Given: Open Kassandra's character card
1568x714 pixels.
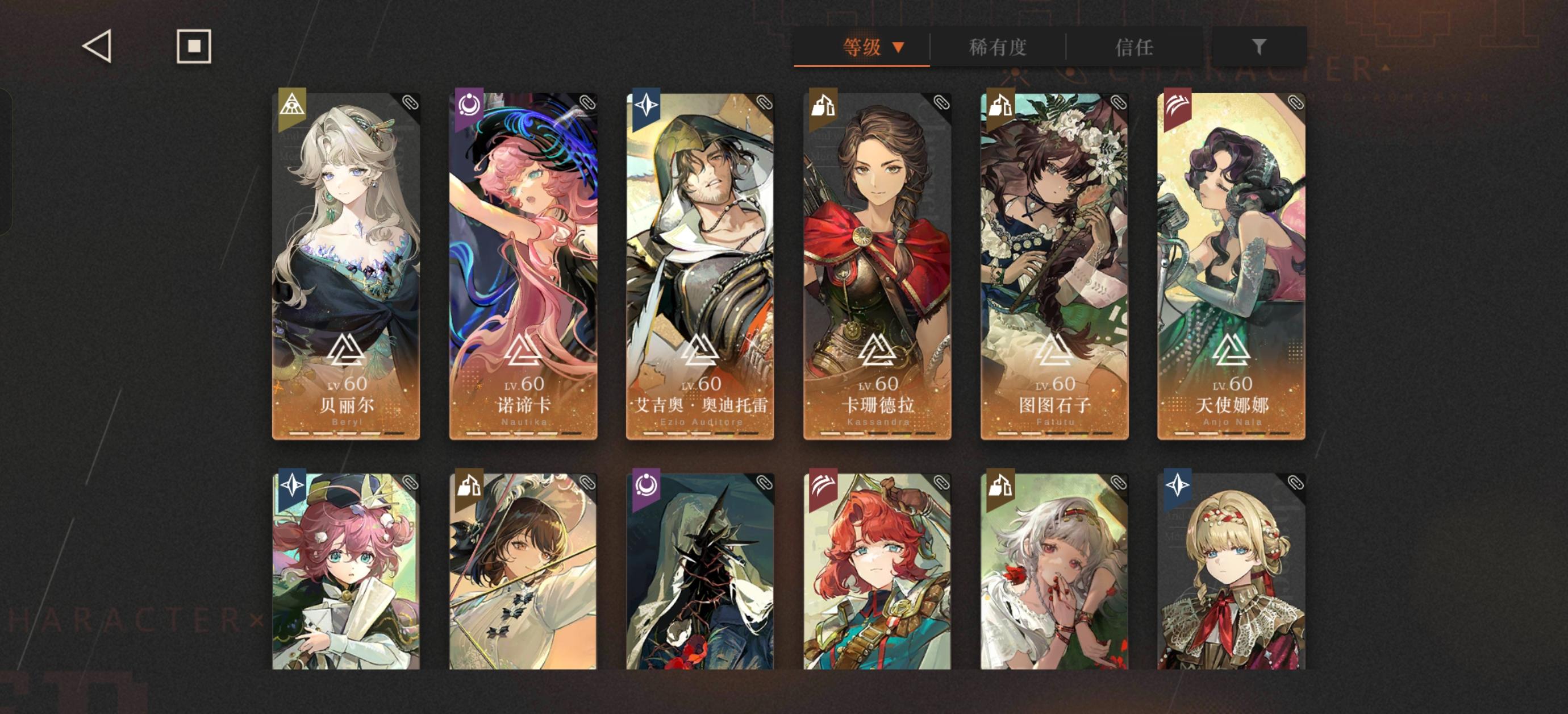Looking at the screenshot, I should (877, 262).
